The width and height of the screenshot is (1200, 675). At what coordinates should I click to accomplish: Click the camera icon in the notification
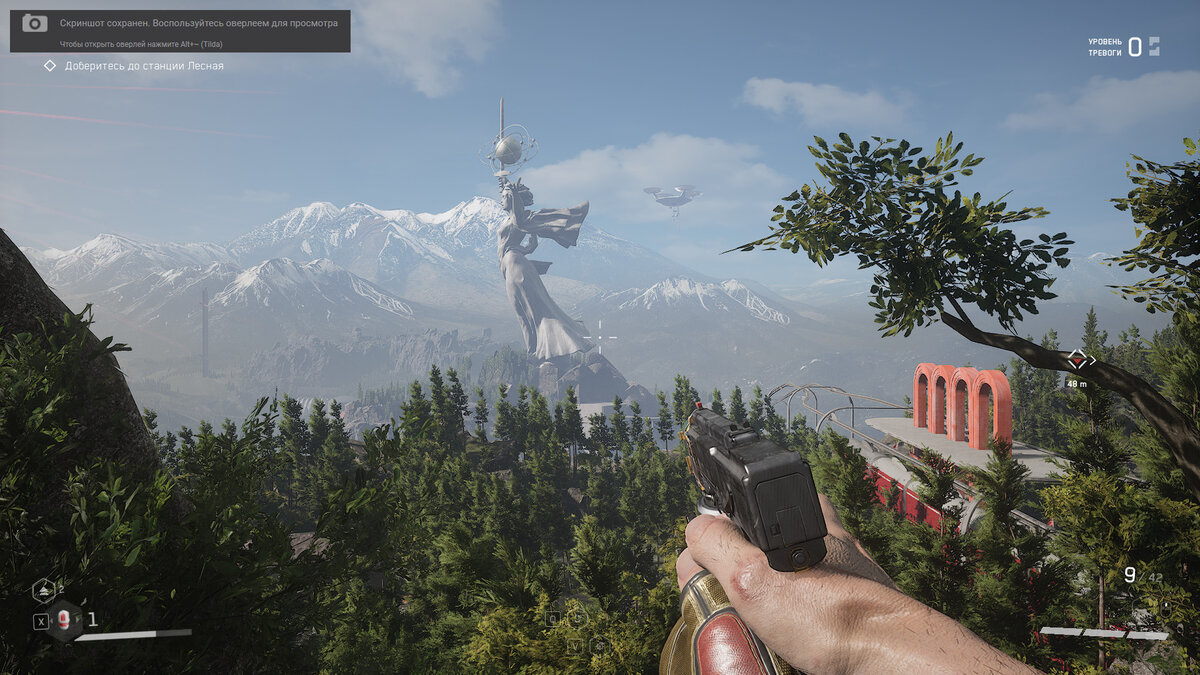[x=35, y=23]
